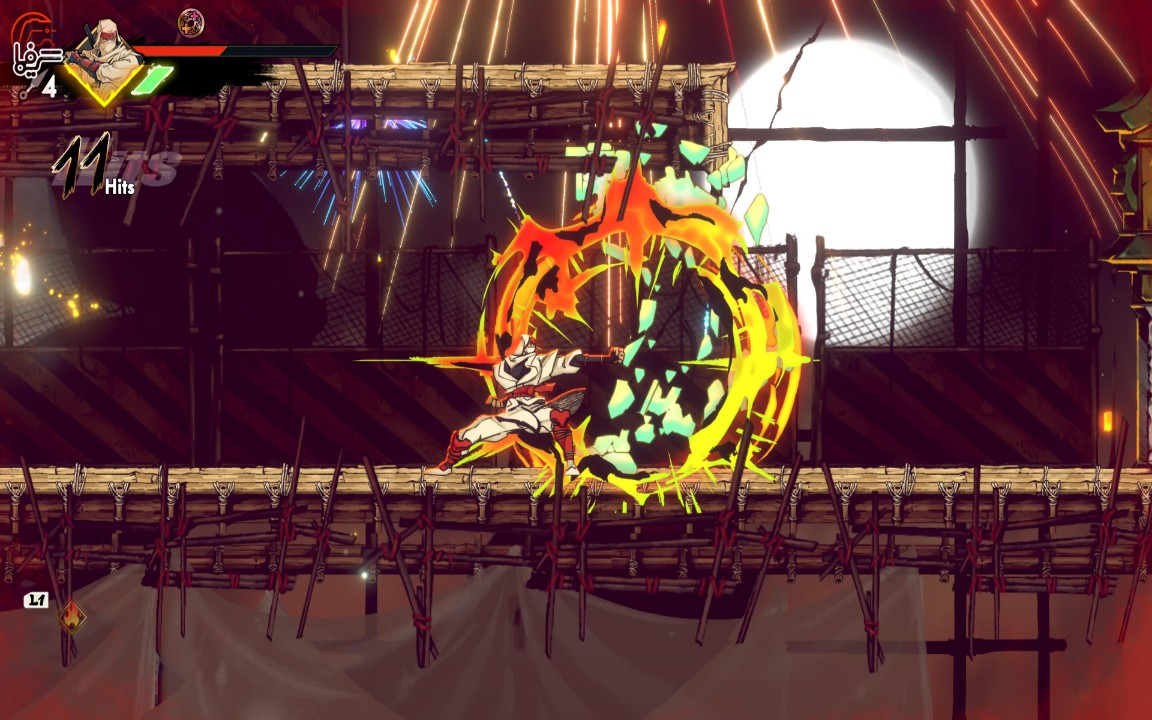Select the round amulet buff icon
Viewport: 1152px width, 720px height.
tap(191, 21)
